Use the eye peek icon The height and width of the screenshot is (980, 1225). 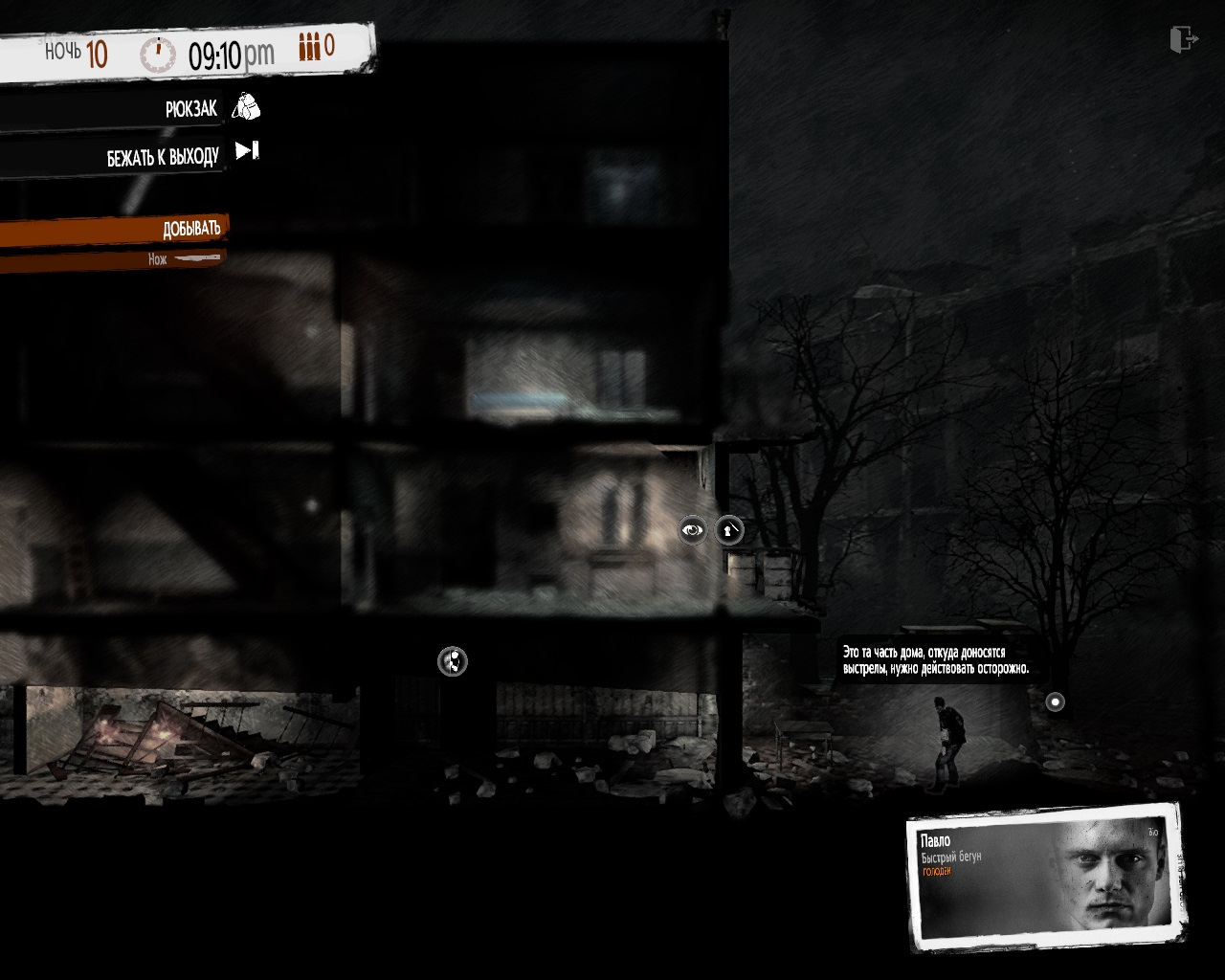(x=692, y=529)
